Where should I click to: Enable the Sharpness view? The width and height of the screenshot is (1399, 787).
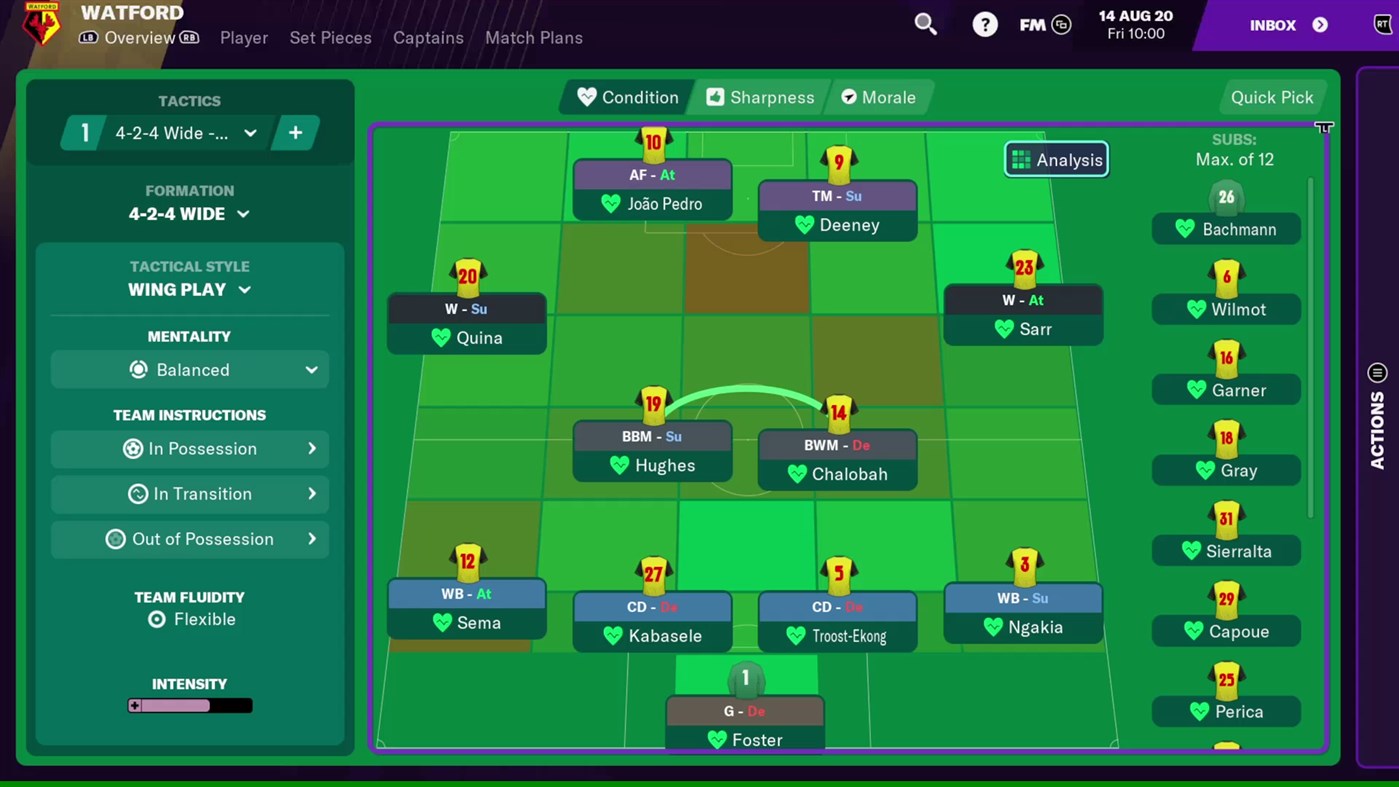point(760,97)
